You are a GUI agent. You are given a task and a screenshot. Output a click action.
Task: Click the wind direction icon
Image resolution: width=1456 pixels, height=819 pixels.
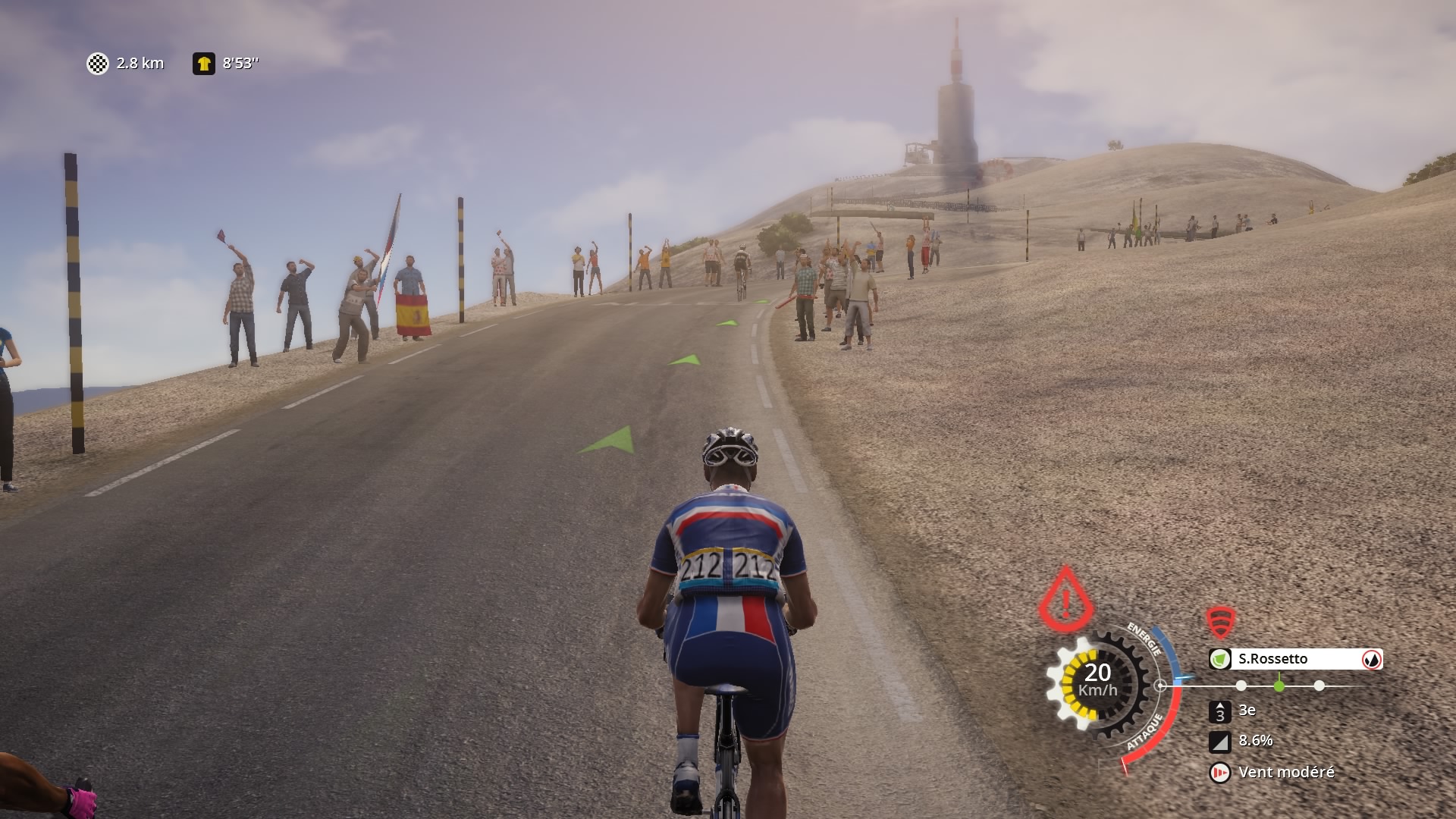tap(1219, 772)
